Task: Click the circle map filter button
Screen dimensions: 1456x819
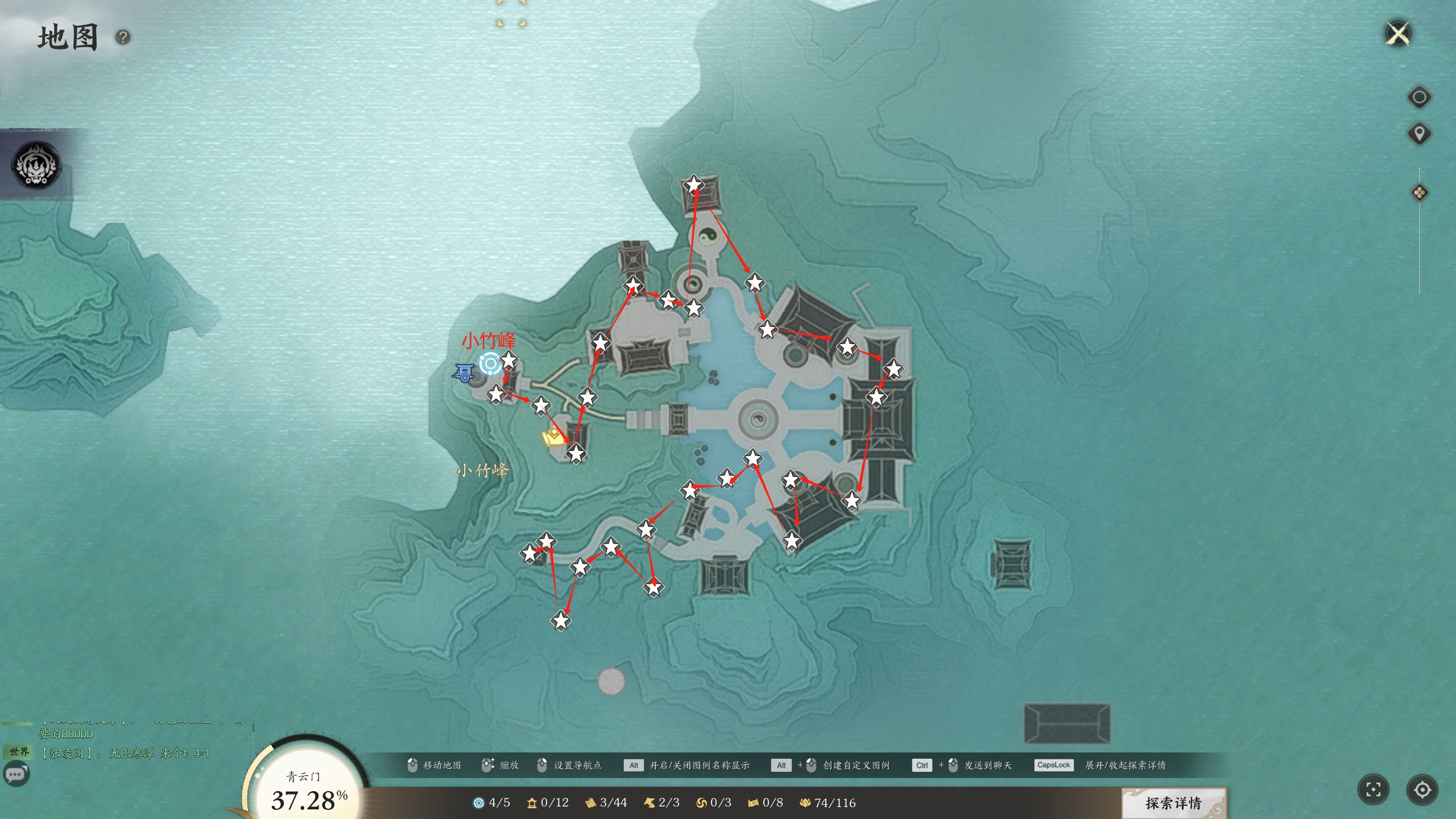Action: (x=1418, y=97)
